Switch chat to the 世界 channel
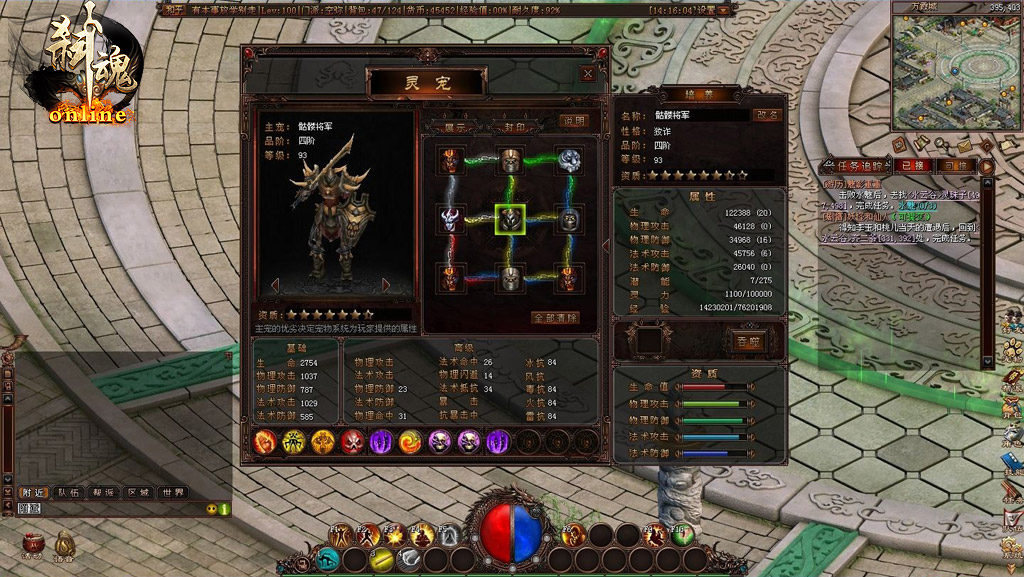Screen dimensions: 1024x577 click(x=173, y=492)
